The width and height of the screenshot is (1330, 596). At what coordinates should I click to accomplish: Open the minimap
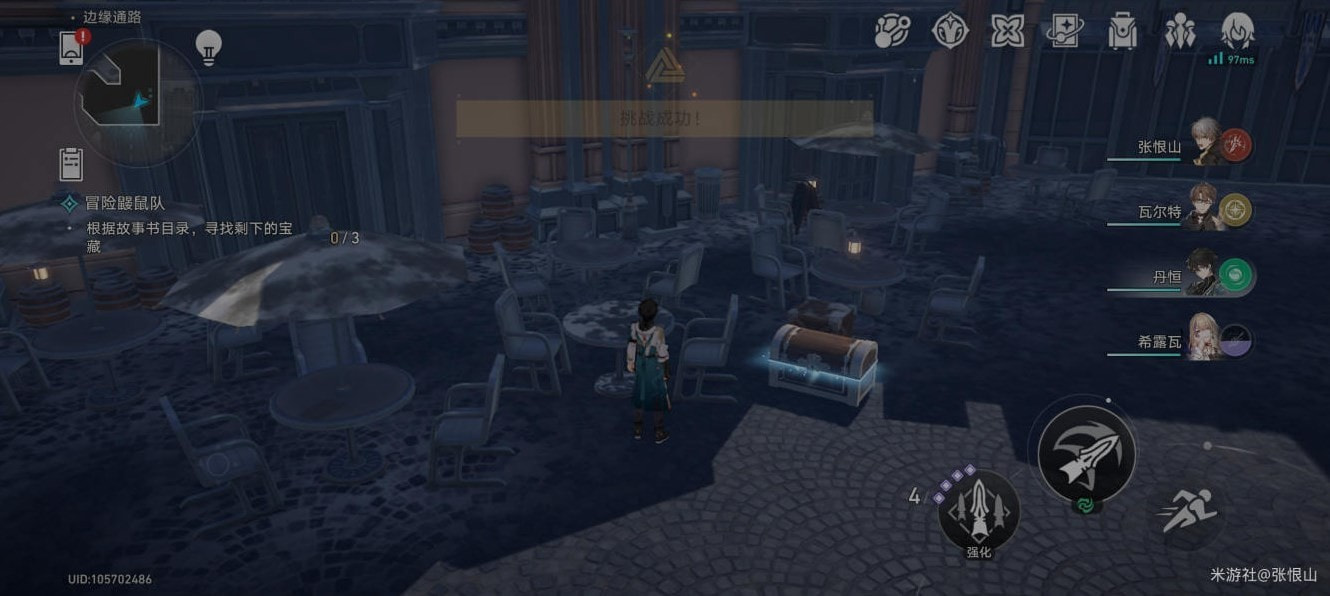pyautogui.click(x=137, y=101)
